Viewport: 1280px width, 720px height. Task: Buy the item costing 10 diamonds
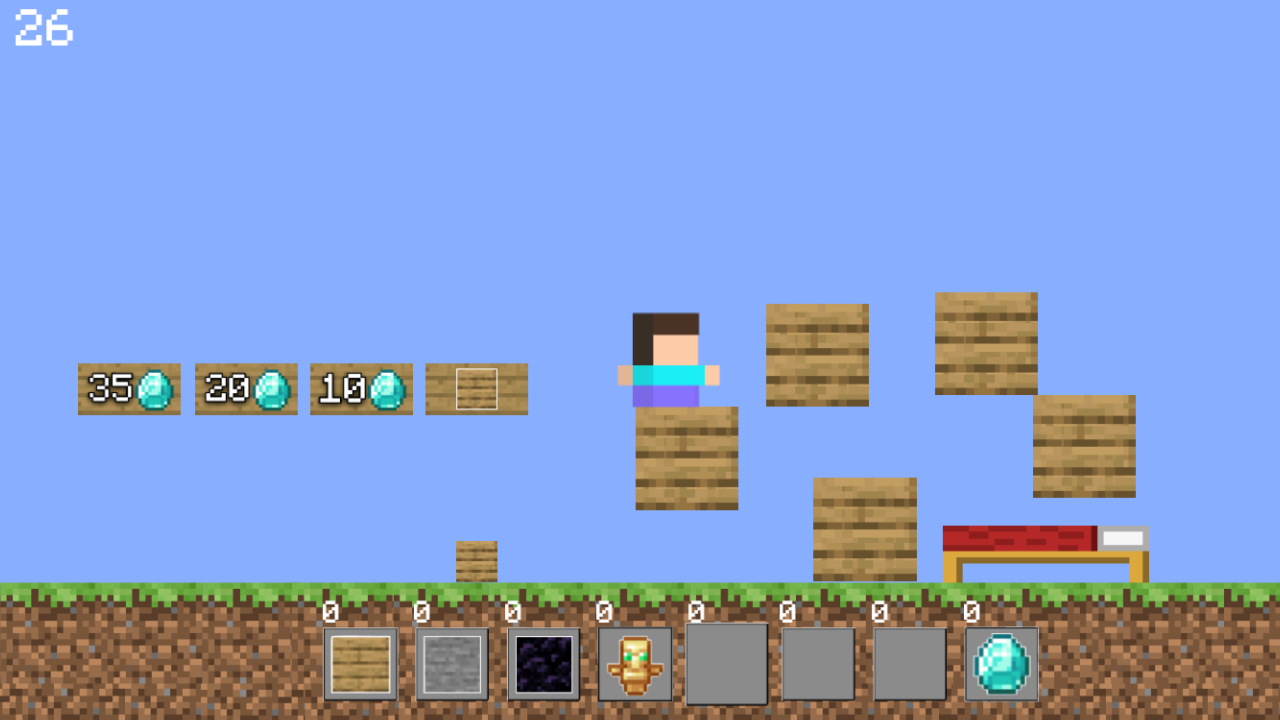pos(361,389)
